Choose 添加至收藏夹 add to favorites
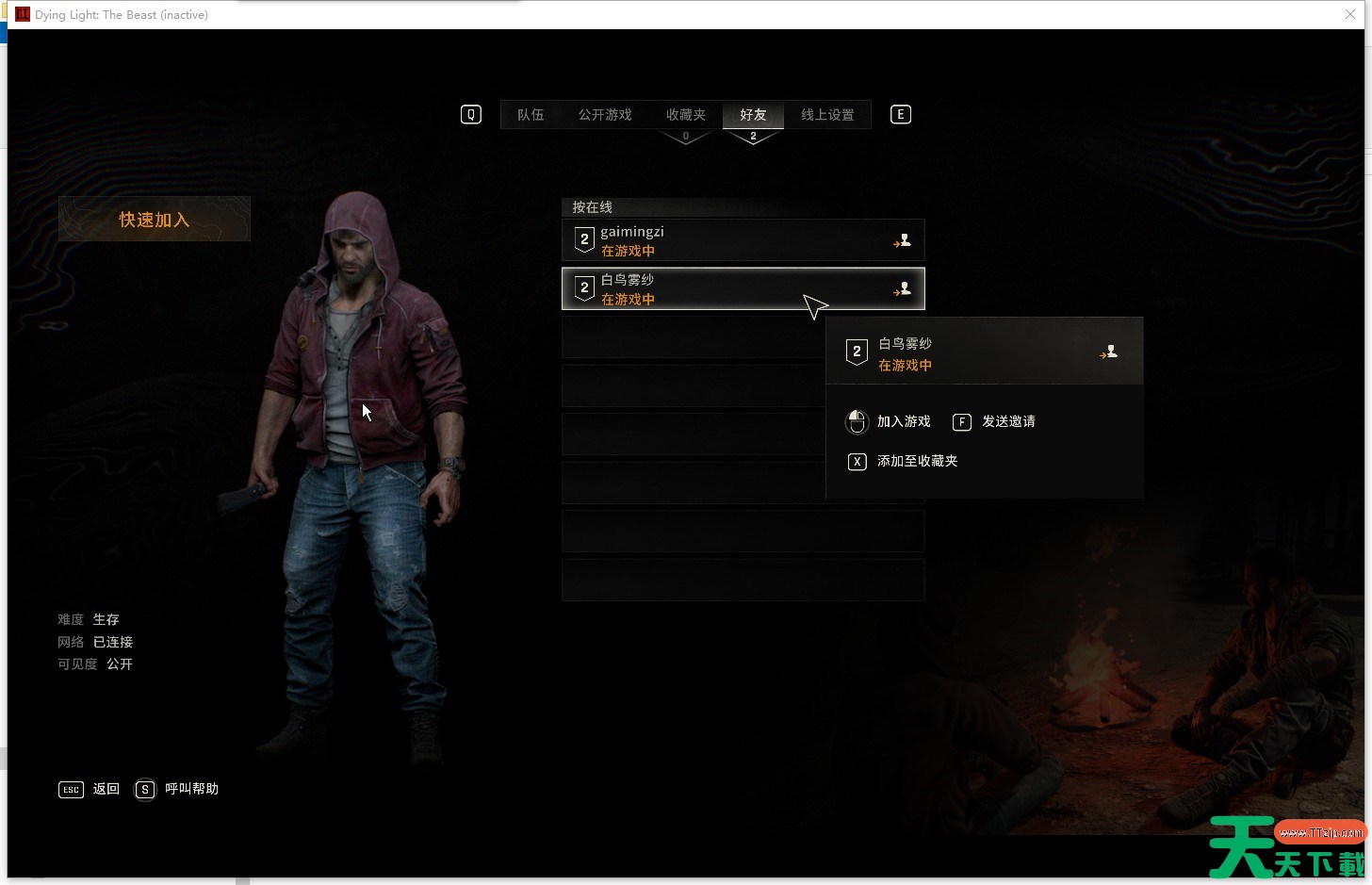Image resolution: width=1372 pixels, height=885 pixels. click(916, 461)
